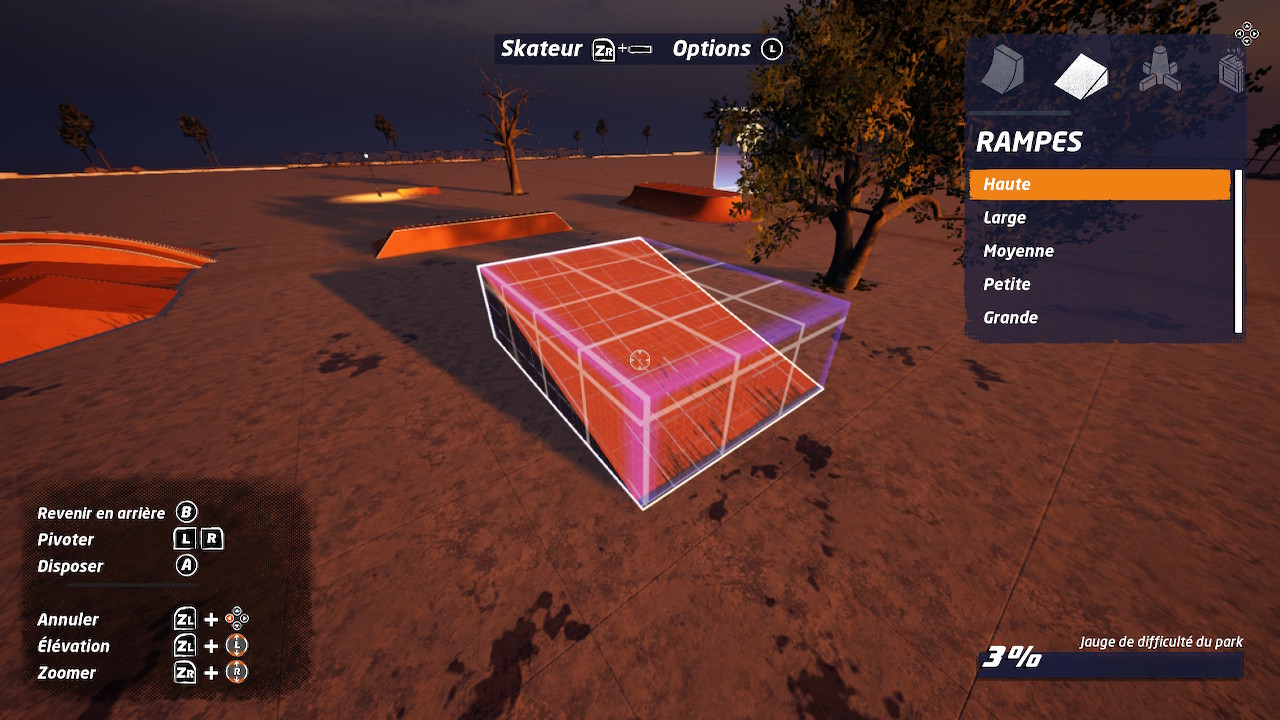Switch to the quarter pipe category tab
Screen dimensions: 1280x720
[x=1003, y=72]
